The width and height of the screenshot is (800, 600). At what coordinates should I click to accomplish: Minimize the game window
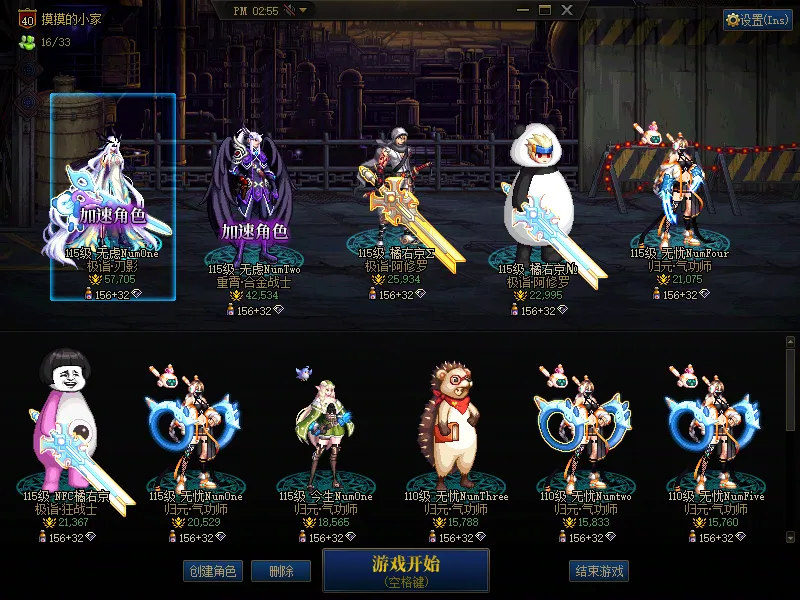point(523,10)
